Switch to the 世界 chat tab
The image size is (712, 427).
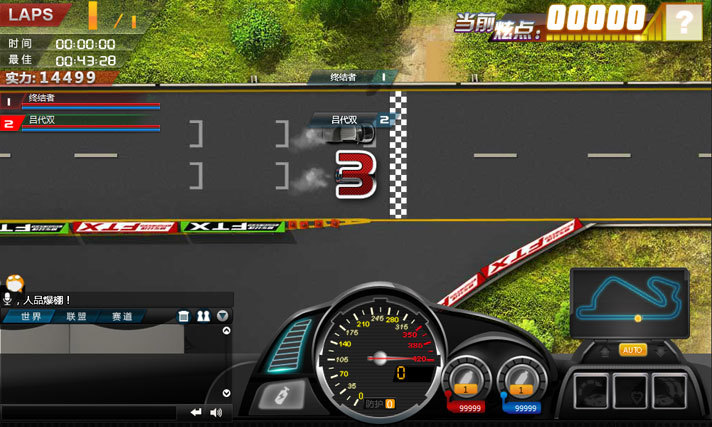click(31, 316)
